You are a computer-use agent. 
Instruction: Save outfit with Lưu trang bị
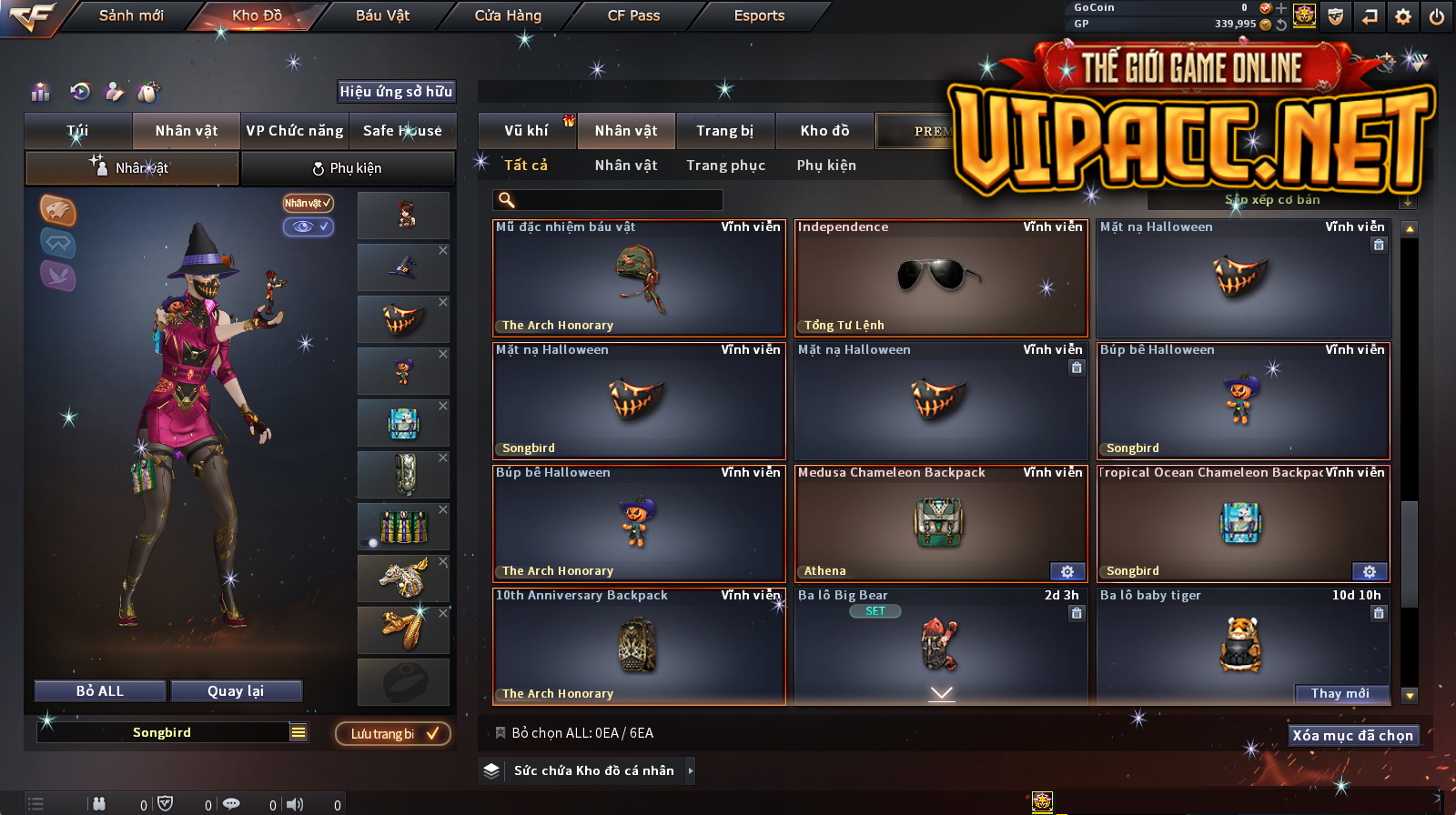(x=393, y=734)
